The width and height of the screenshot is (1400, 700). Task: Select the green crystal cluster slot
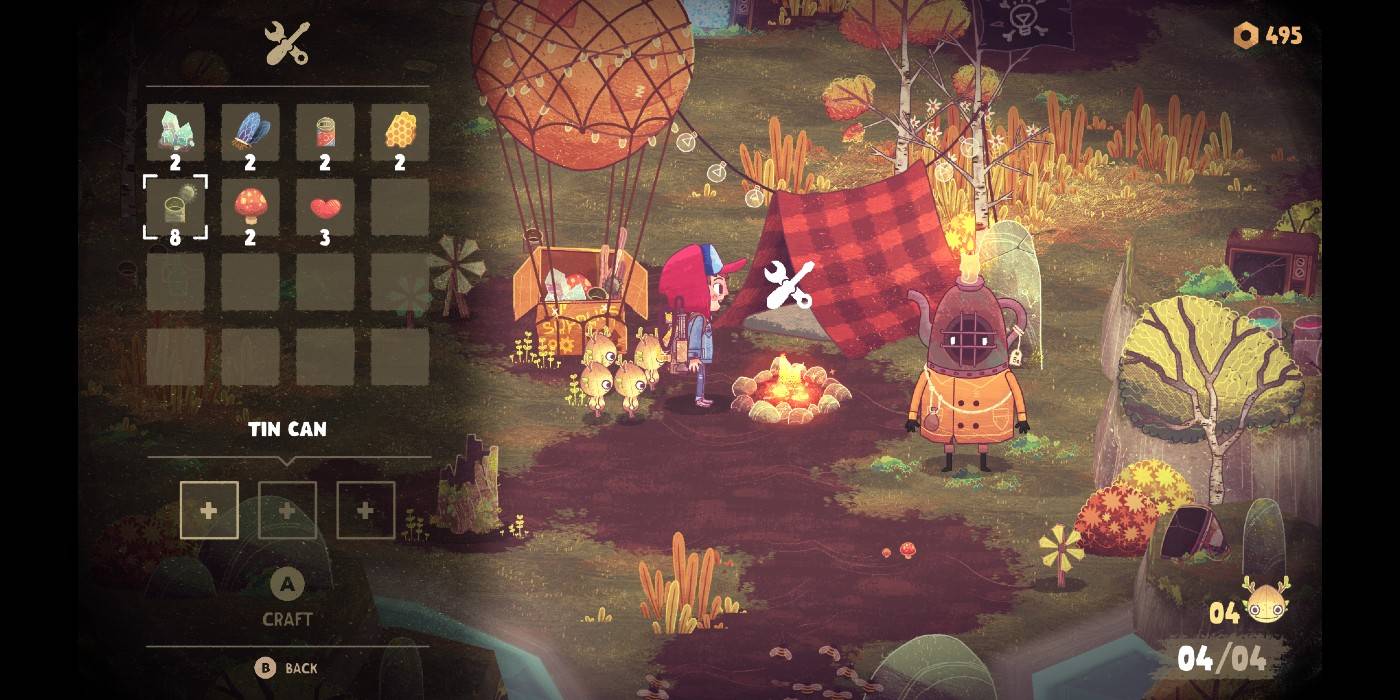pyautogui.click(x=176, y=132)
